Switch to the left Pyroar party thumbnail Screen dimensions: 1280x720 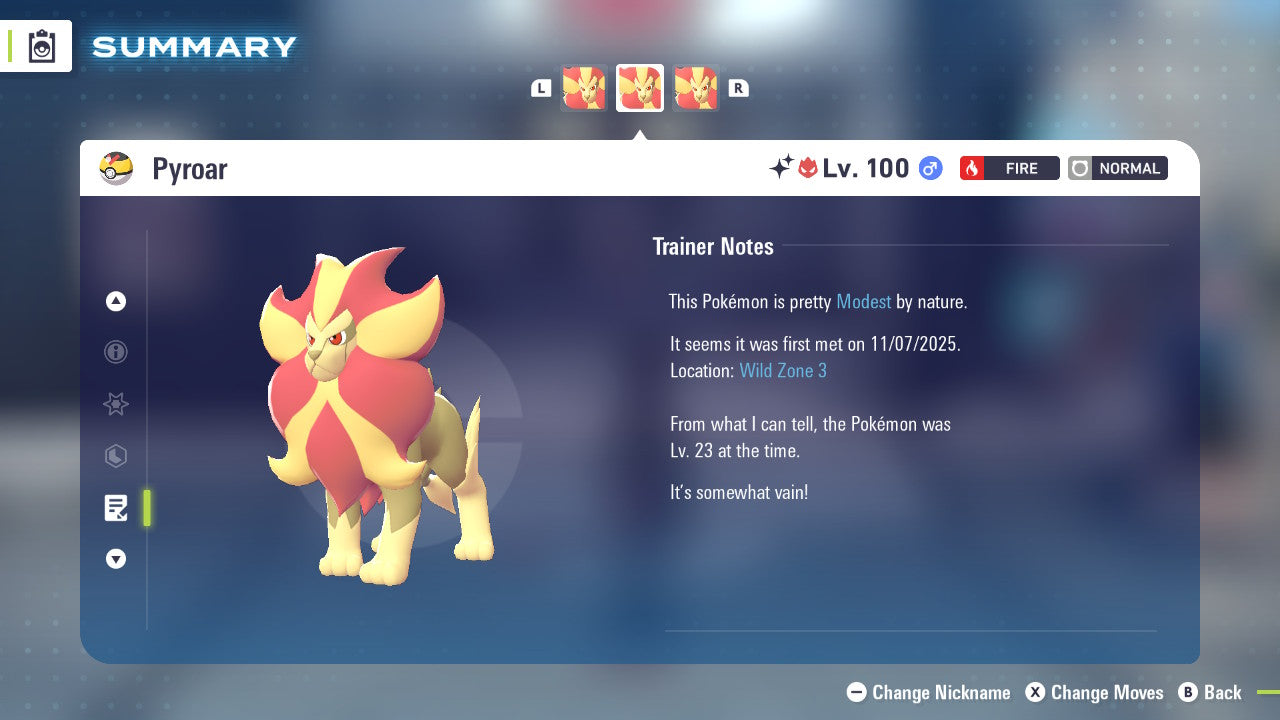(x=584, y=88)
